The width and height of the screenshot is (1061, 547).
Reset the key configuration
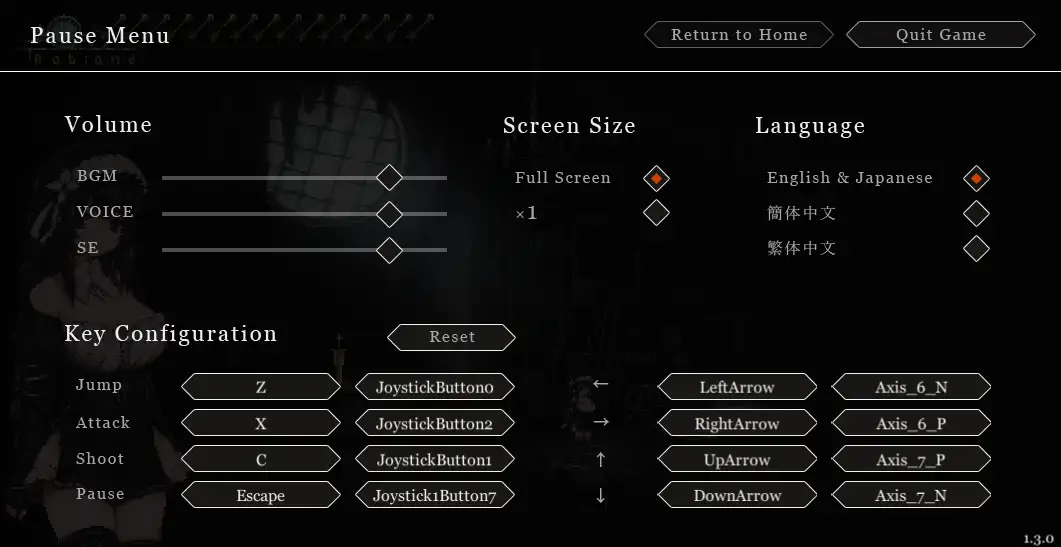coord(452,337)
